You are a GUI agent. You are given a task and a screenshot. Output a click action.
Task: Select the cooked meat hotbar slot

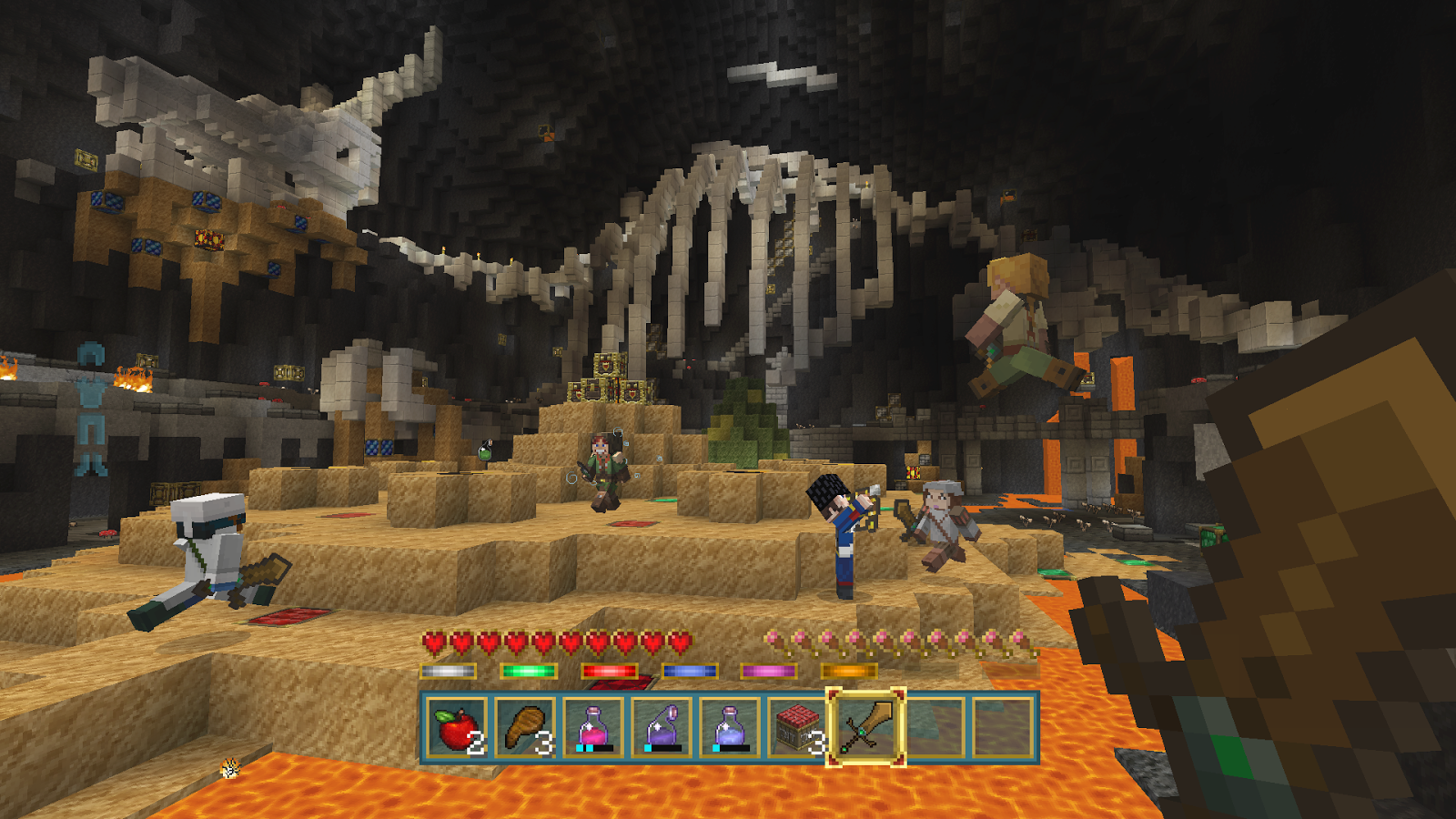pyautogui.click(x=526, y=726)
